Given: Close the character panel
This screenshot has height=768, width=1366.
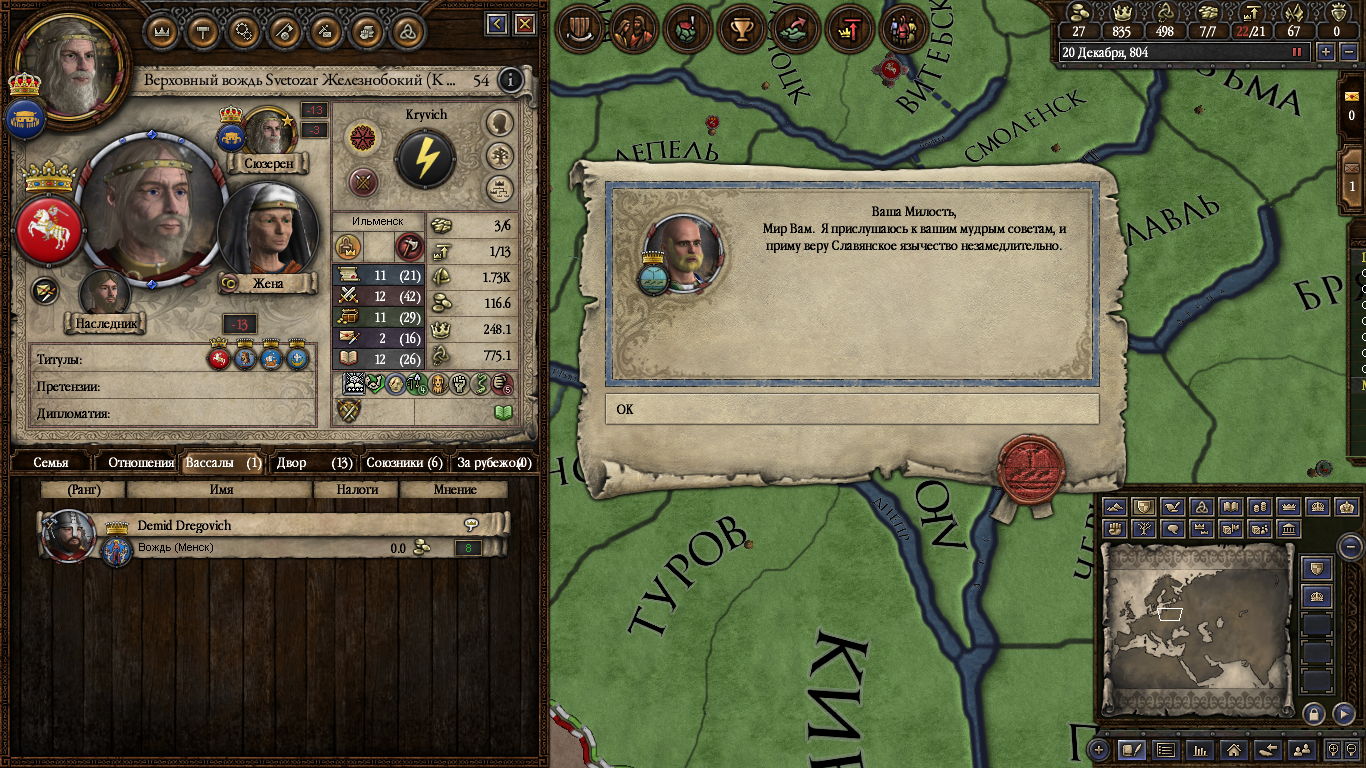Looking at the screenshot, I should (x=524, y=24).
